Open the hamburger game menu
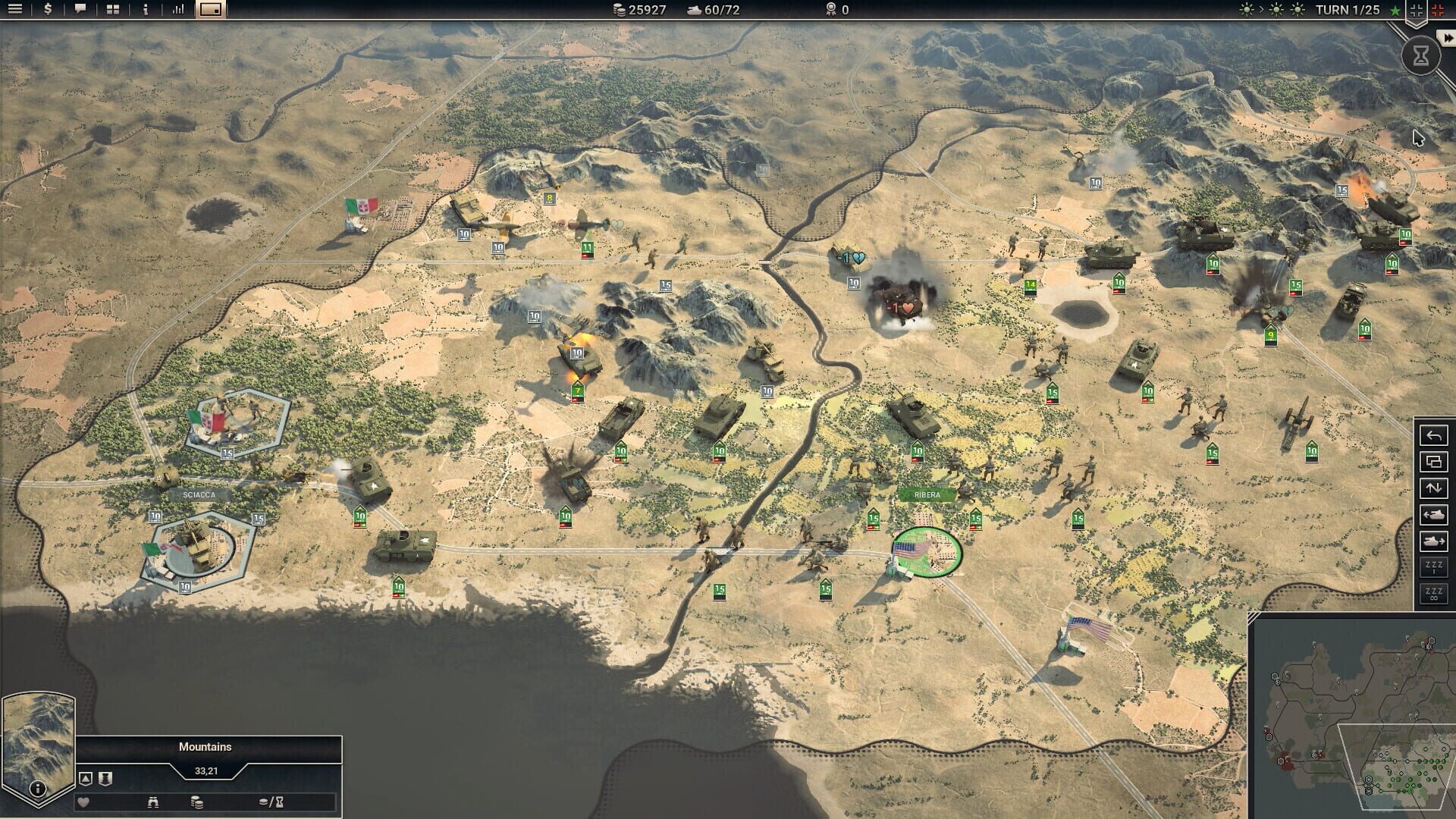 coord(14,10)
